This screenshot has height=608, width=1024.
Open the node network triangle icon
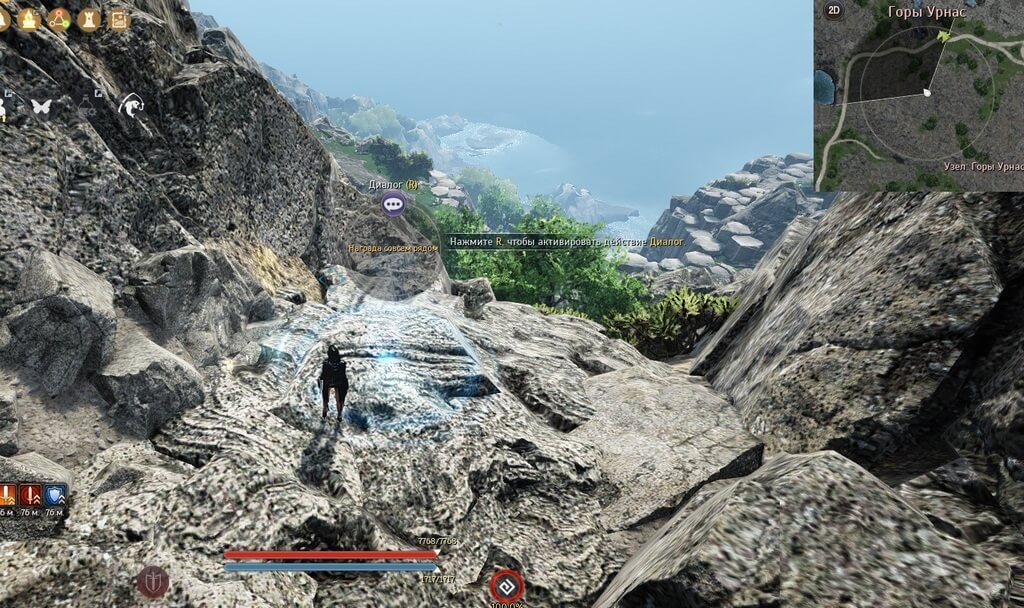(59, 18)
